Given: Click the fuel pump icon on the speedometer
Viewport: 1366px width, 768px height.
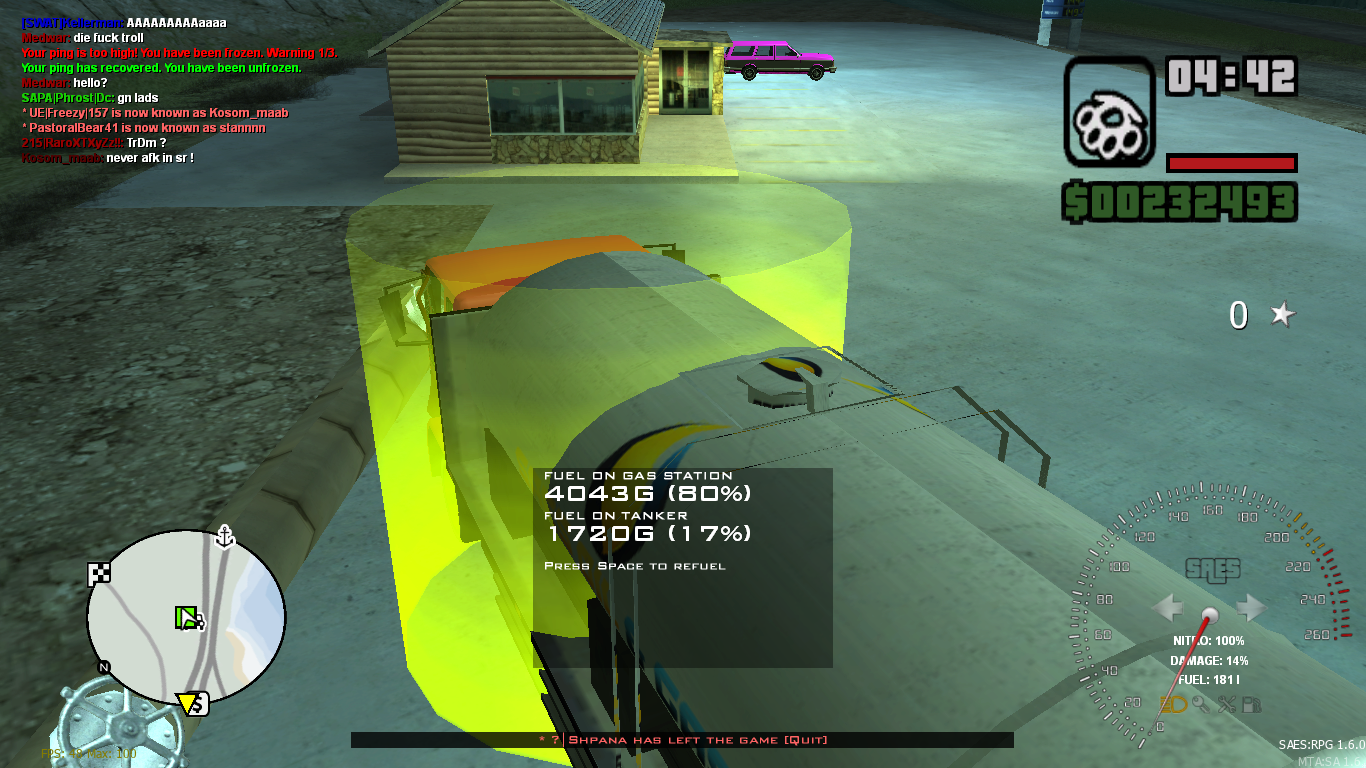Looking at the screenshot, I should click(1252, 703).
